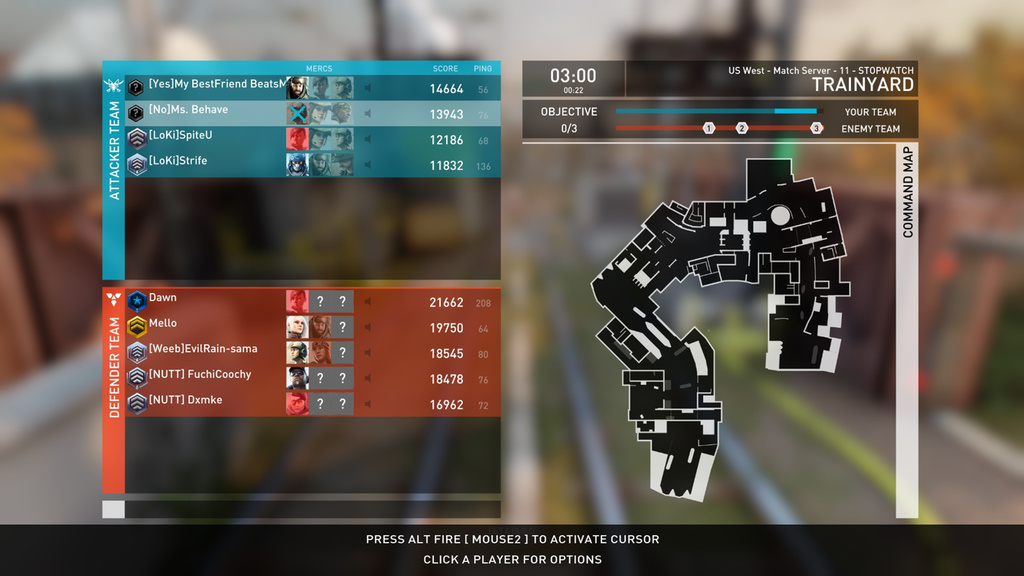Choose the player named Mello

[163, 324]
